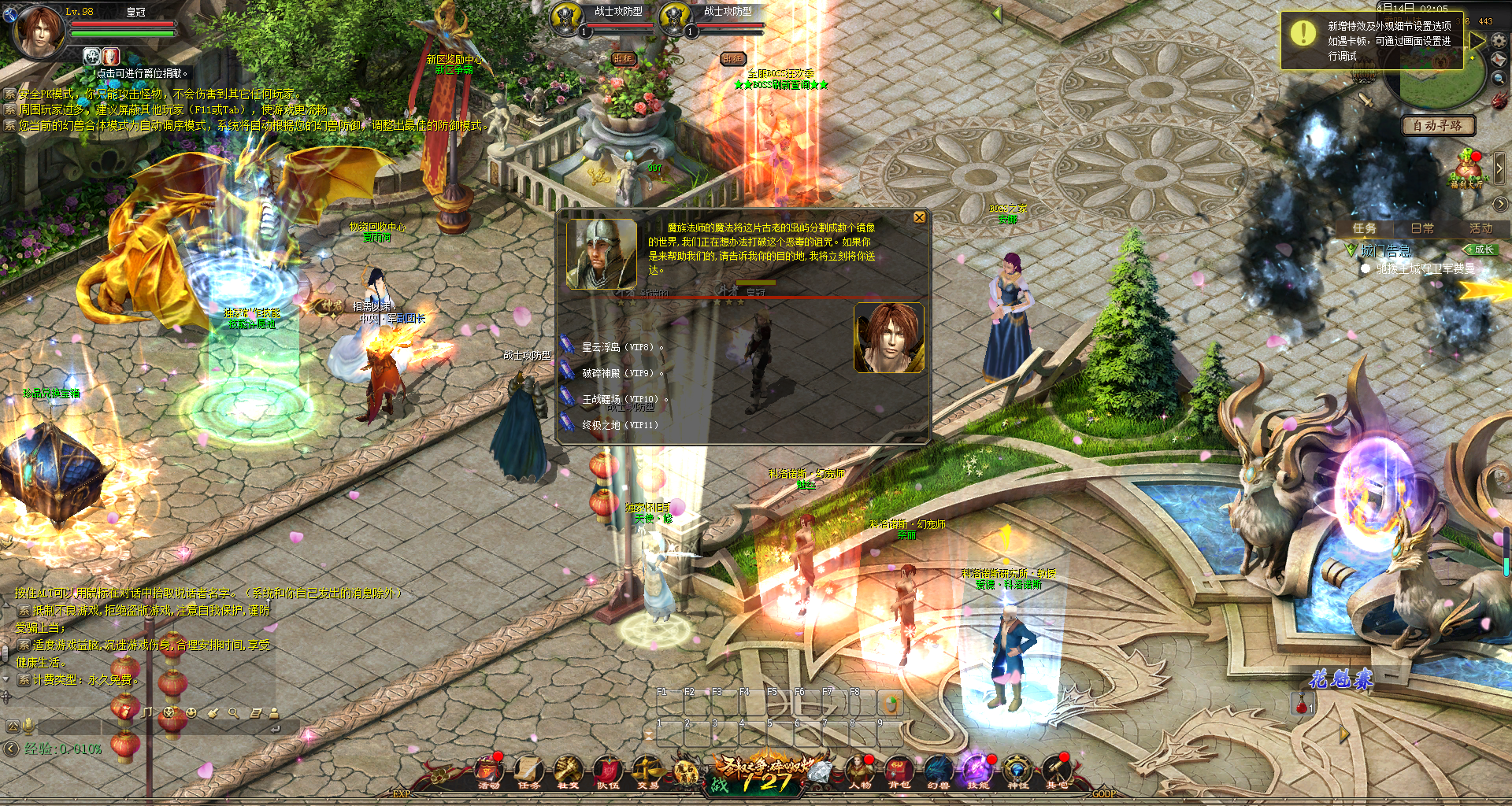This screenshot has width=1512, height=806.
Task: Open the 背包 backpack
Action: click(x=899, y=771)
